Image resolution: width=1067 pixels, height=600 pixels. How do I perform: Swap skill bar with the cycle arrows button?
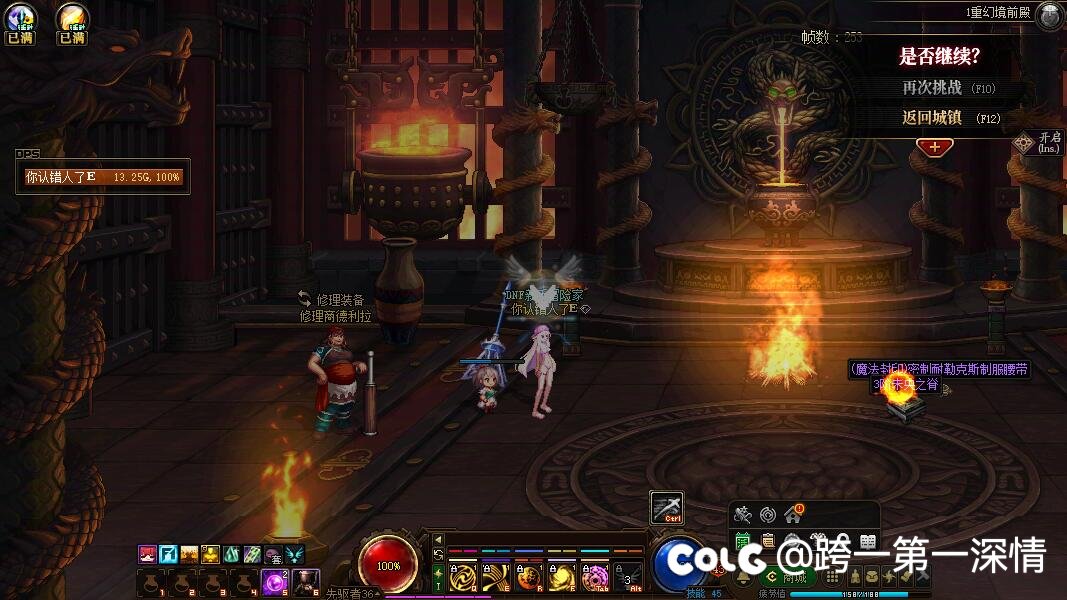(x=438, y=555)
